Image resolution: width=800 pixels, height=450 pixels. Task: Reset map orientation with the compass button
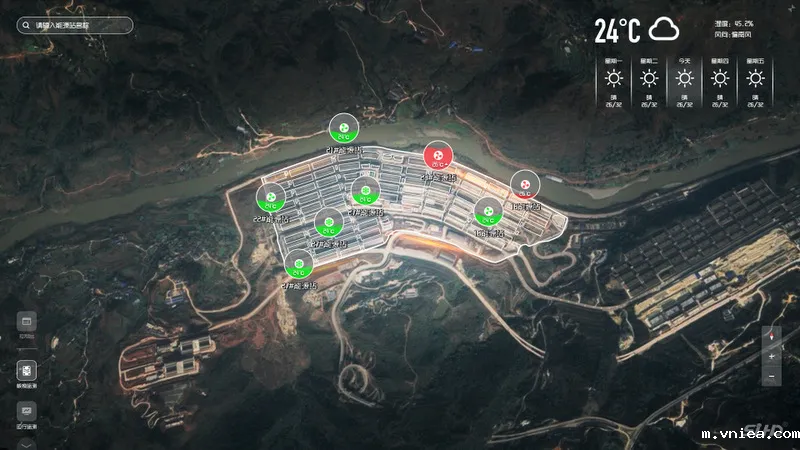point(772,338)
